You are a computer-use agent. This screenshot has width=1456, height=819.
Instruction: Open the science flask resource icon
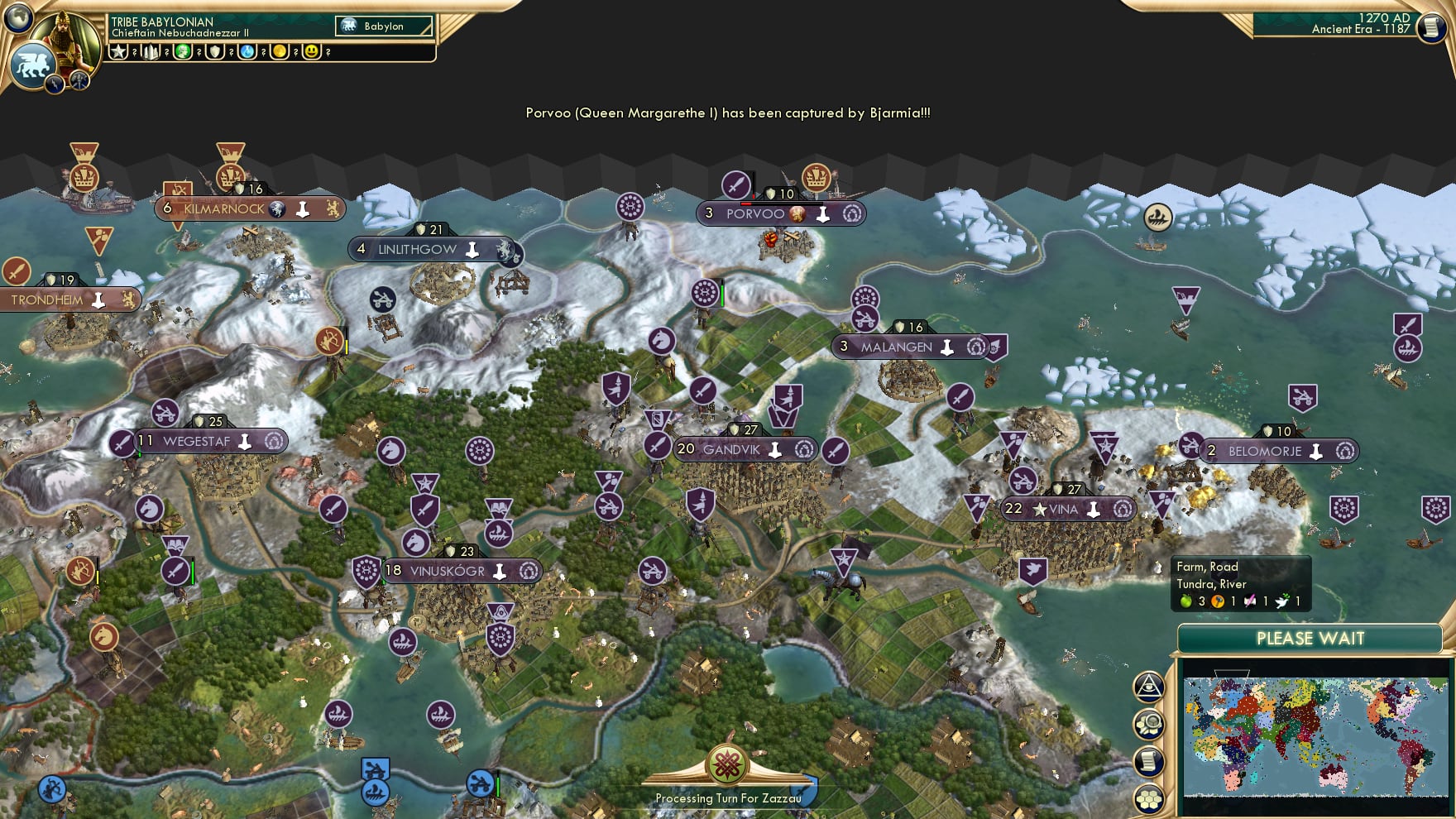pyautogui.click(x=246, y=52)
